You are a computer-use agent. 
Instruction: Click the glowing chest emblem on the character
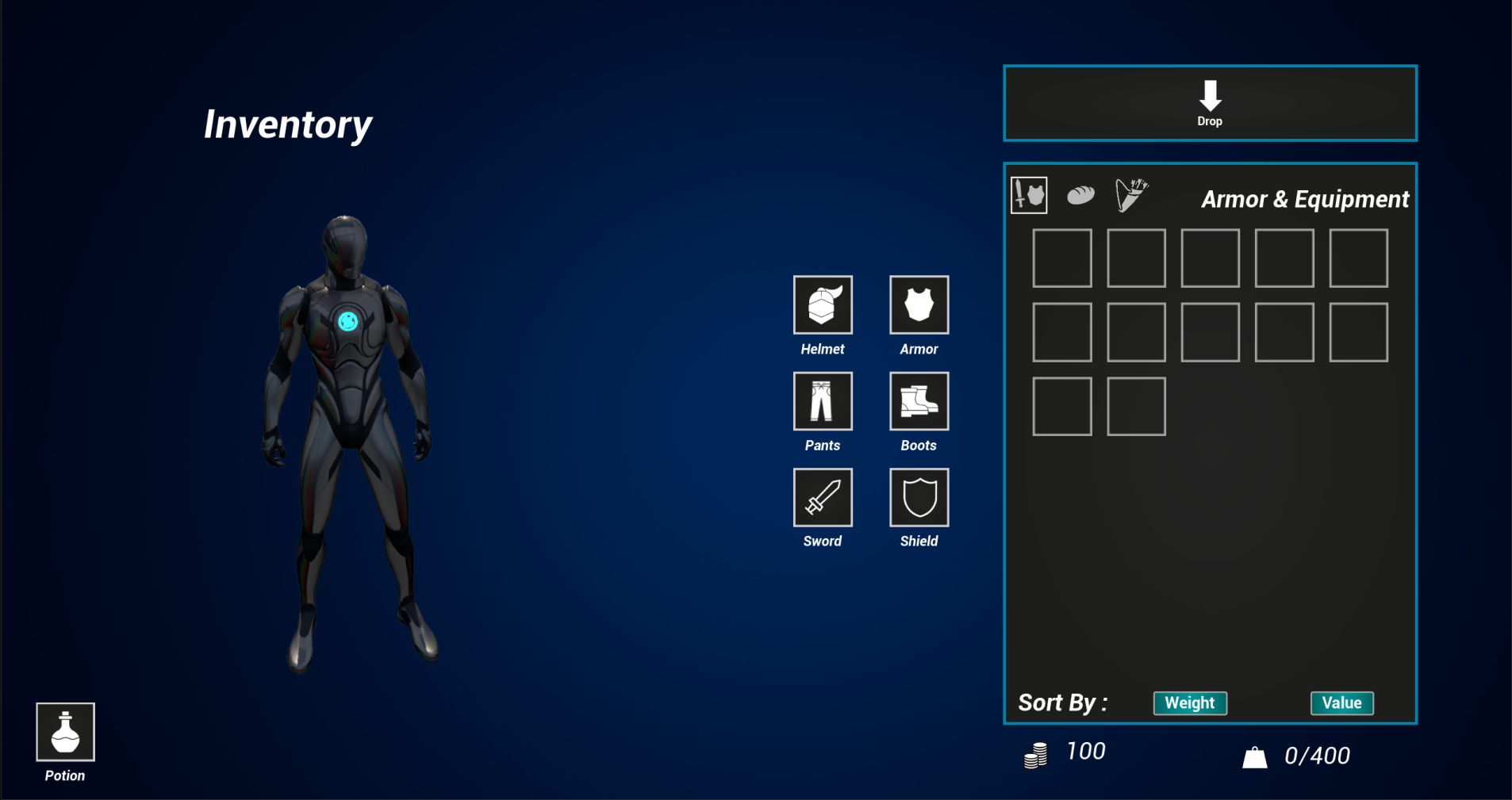click(347, 319)
